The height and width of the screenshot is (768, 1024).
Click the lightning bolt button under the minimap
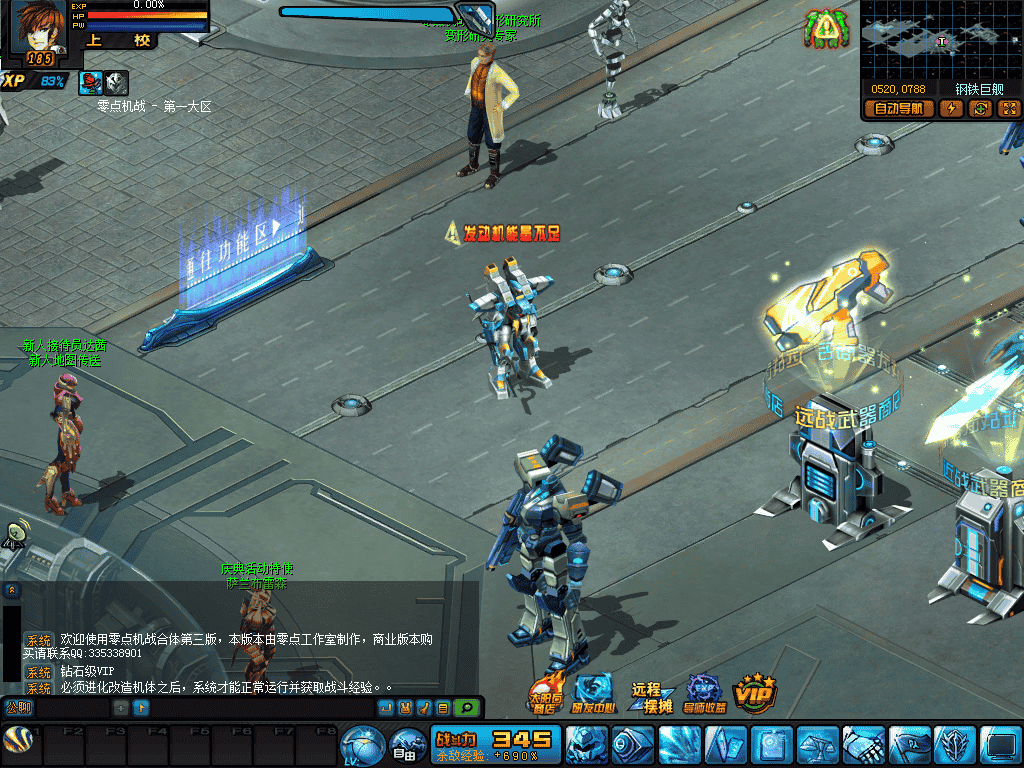(951, 109)
